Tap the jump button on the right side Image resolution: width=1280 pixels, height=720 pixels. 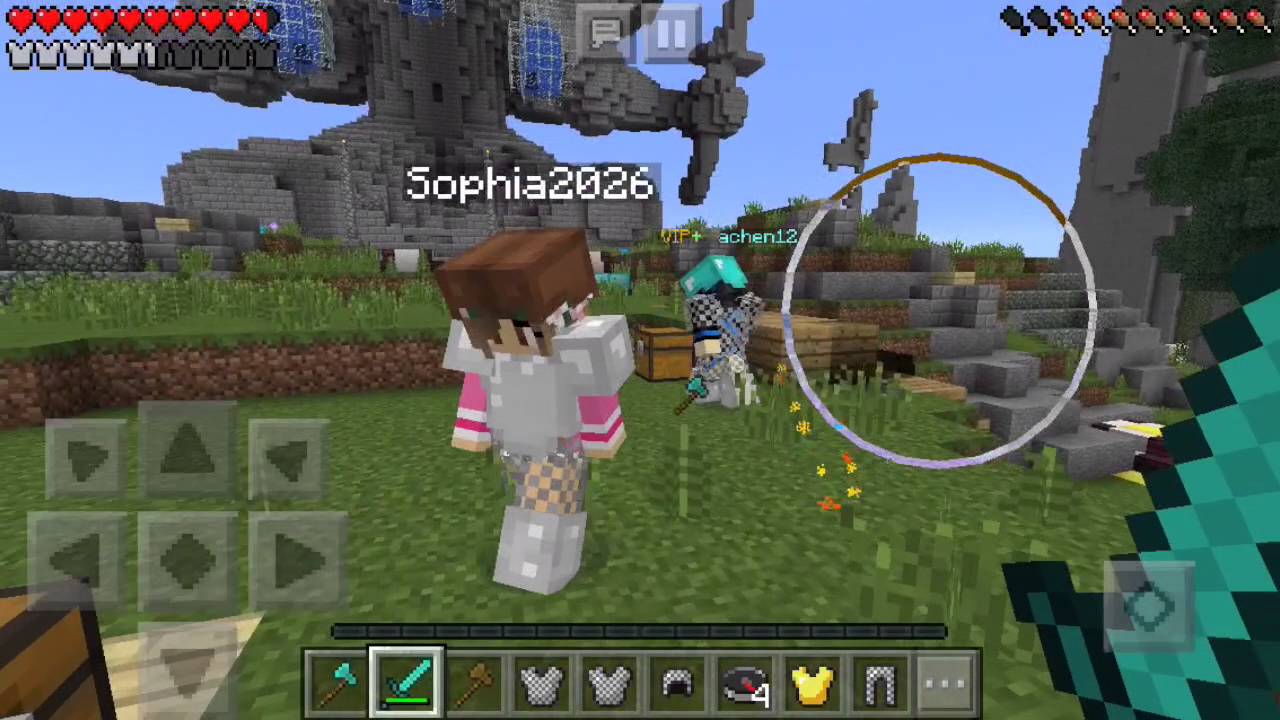[1150, 600]
